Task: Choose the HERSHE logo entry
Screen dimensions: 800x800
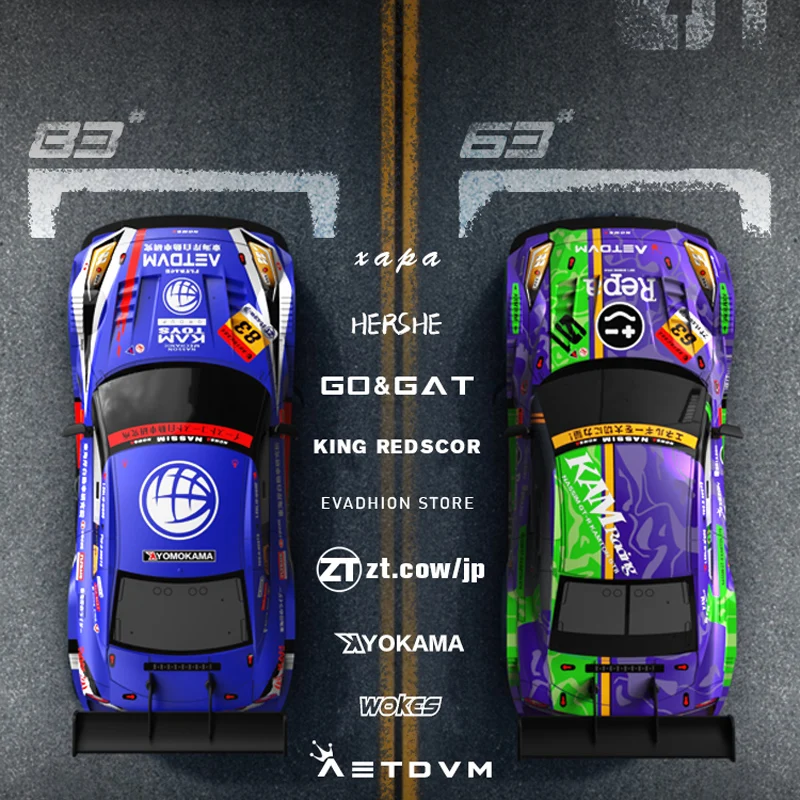Action: pyautogui.click(x=396, y=324)
